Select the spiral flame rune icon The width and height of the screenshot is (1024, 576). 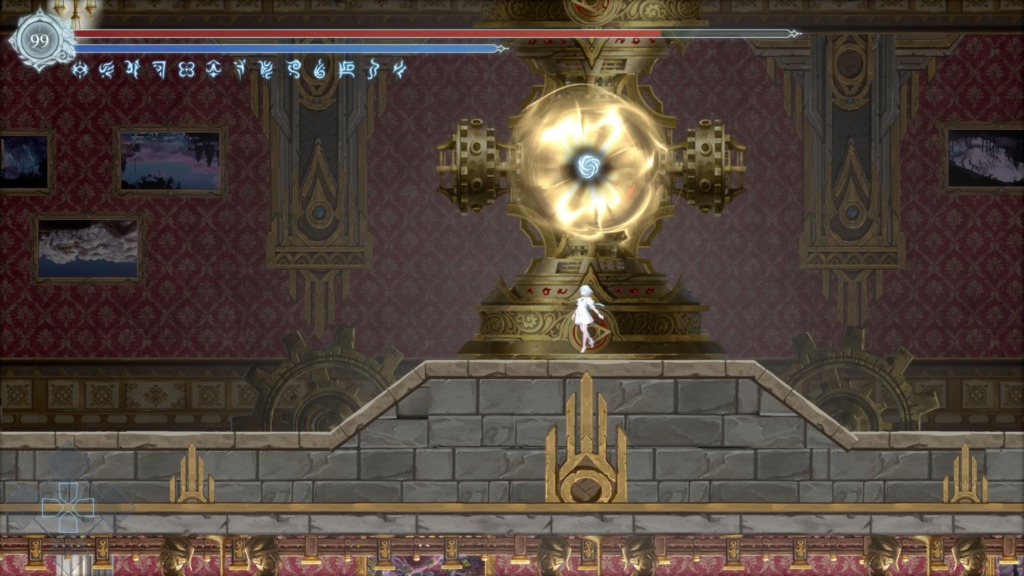click(x=320, y=69)
